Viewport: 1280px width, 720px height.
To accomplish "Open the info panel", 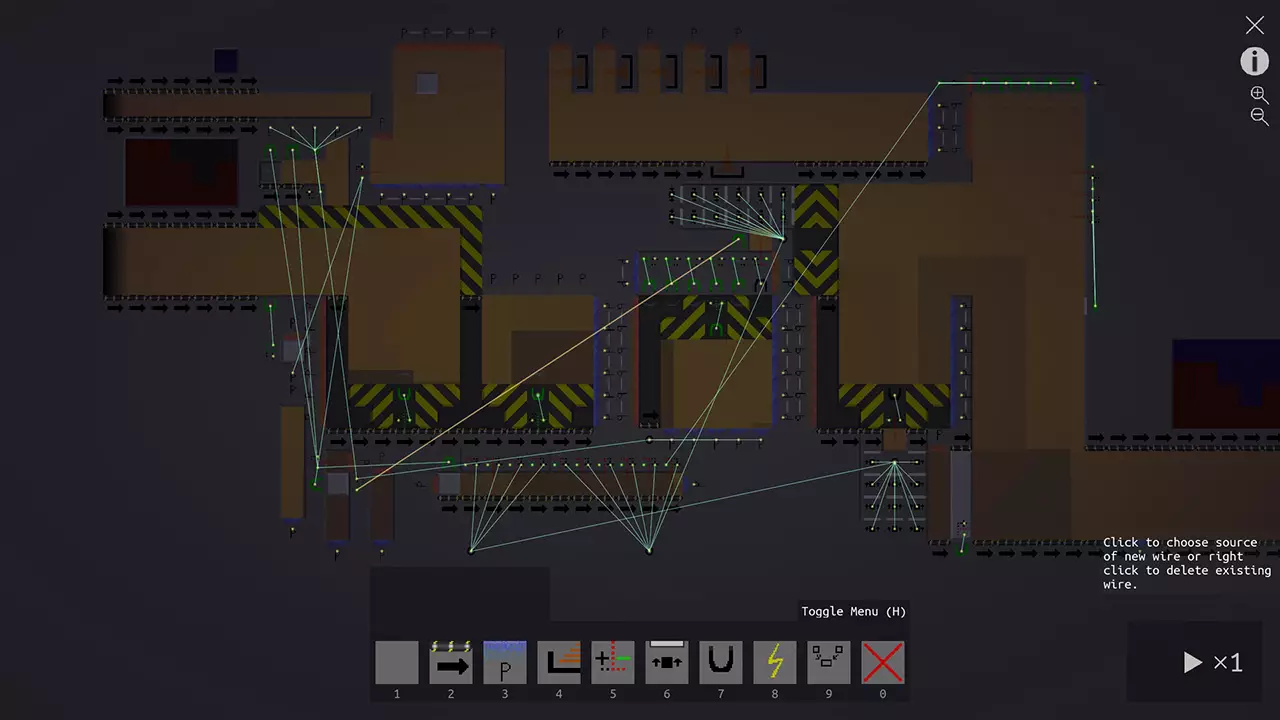I will [1254, 62].
